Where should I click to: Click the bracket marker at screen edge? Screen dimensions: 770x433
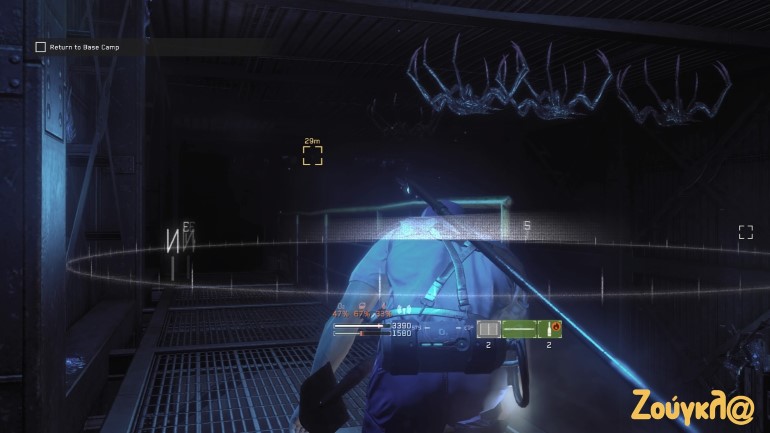[745, 232]
